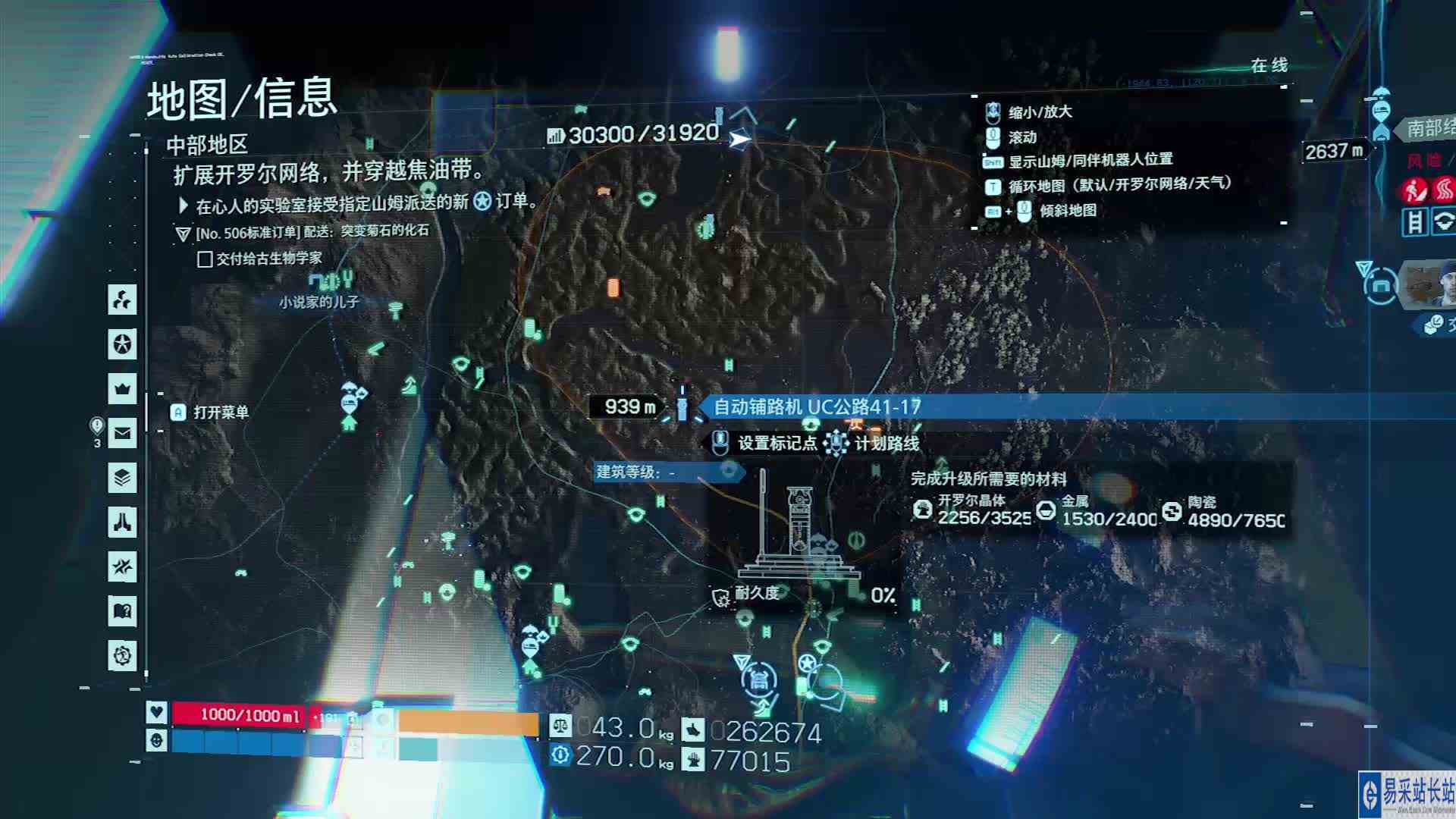Select the crown ranking icon in sidebar
This screenshot has height=819, width=1456.
(x=122, y=388)
